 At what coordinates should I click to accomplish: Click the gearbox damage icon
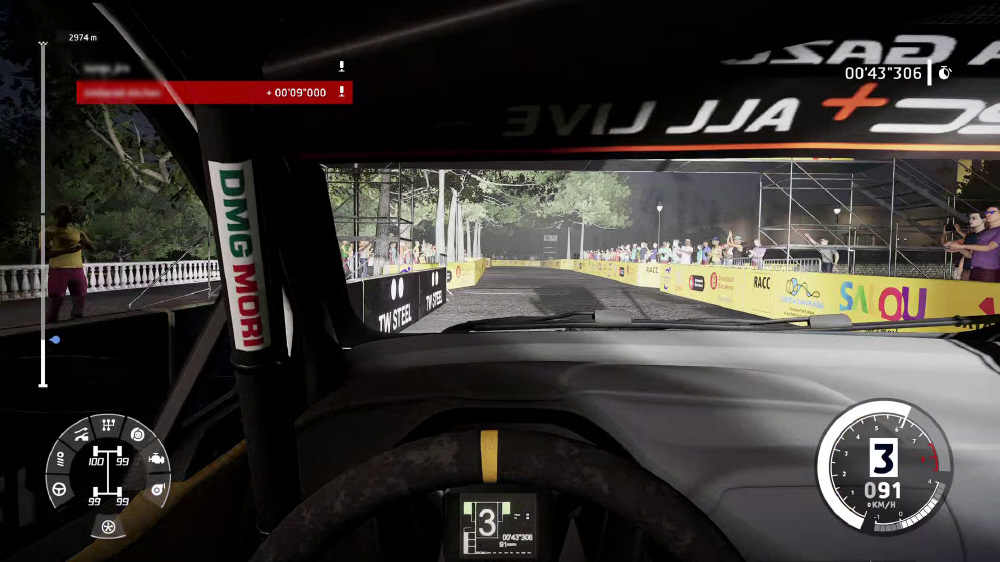coord(107,426)
